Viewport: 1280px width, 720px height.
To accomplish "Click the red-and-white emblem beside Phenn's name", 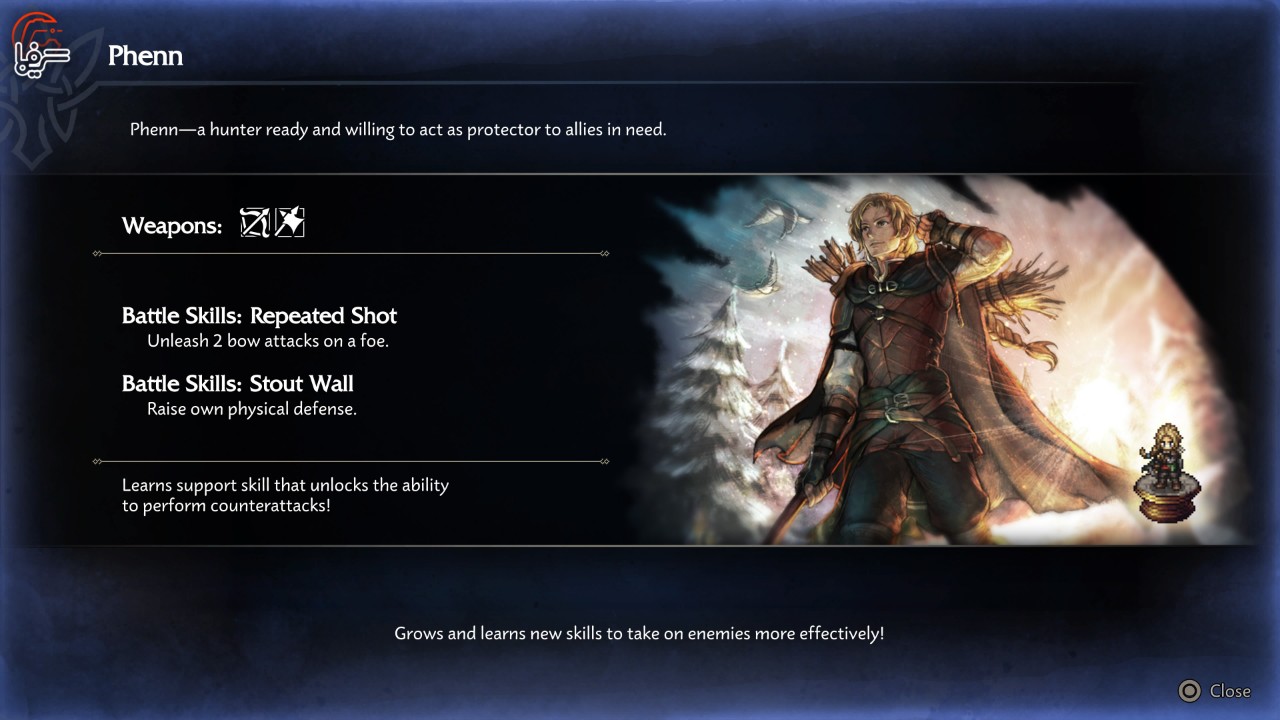I will pos(38,44).
